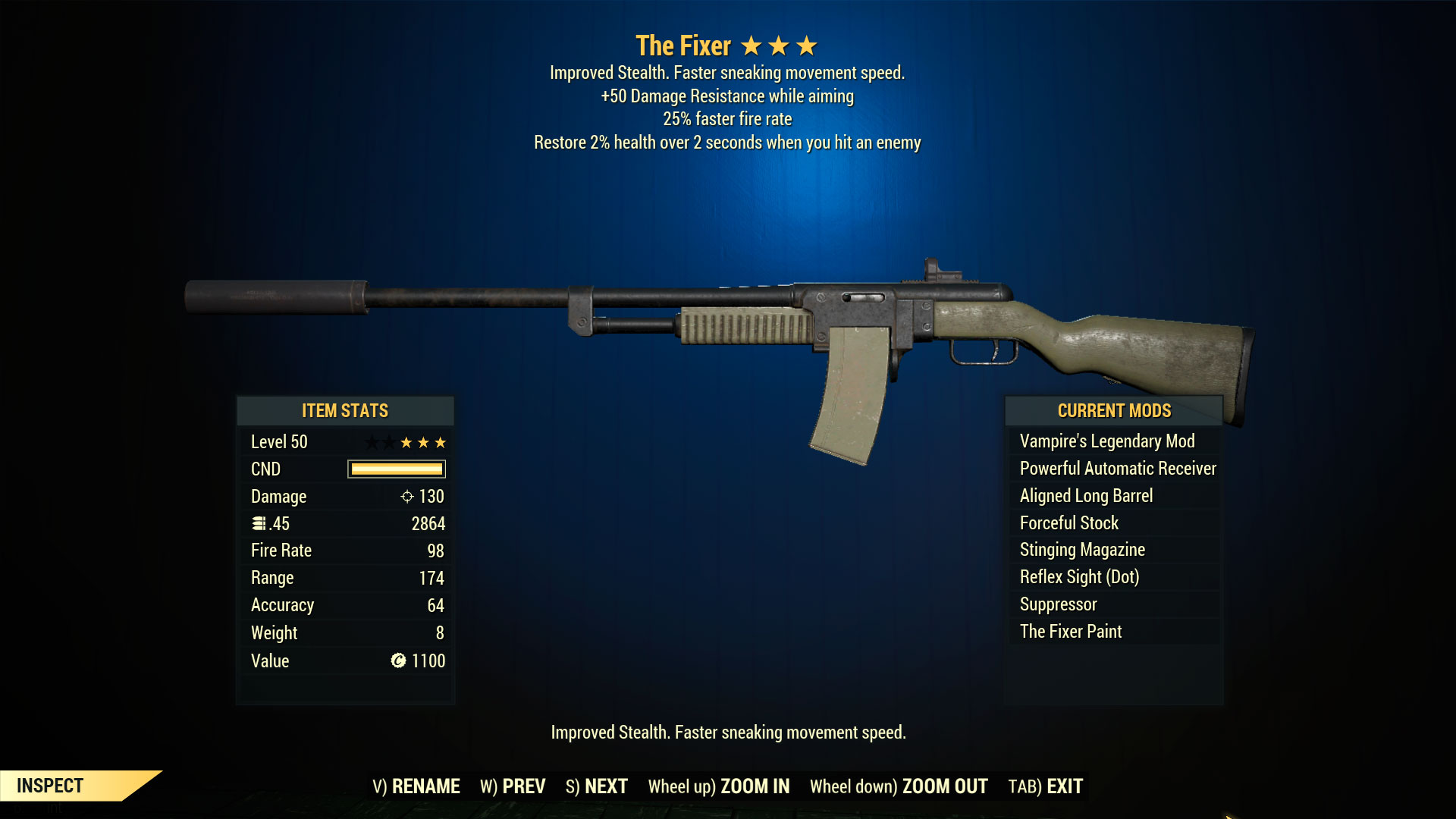The width and height of the screenshot is (1456, 819).
Task: Choose the Stinging Magazine mod
Action: [x=1082, y=550]
